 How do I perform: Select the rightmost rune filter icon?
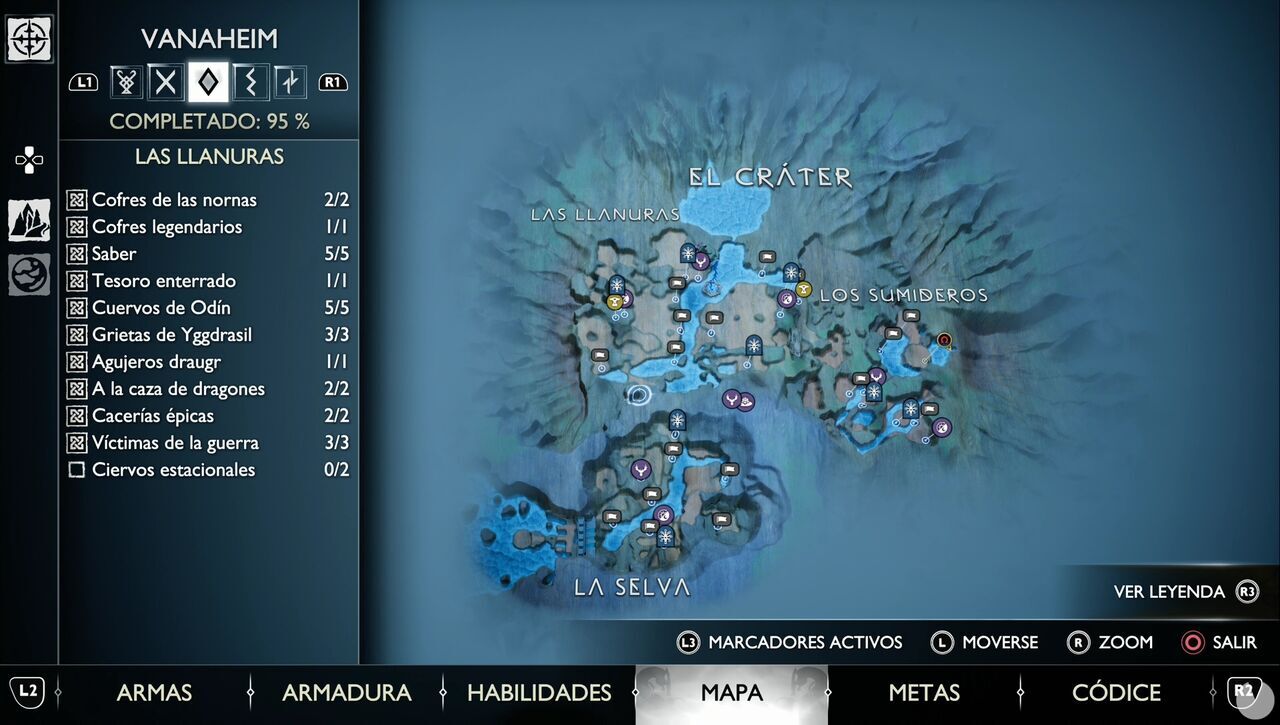(x=290, y=82)
